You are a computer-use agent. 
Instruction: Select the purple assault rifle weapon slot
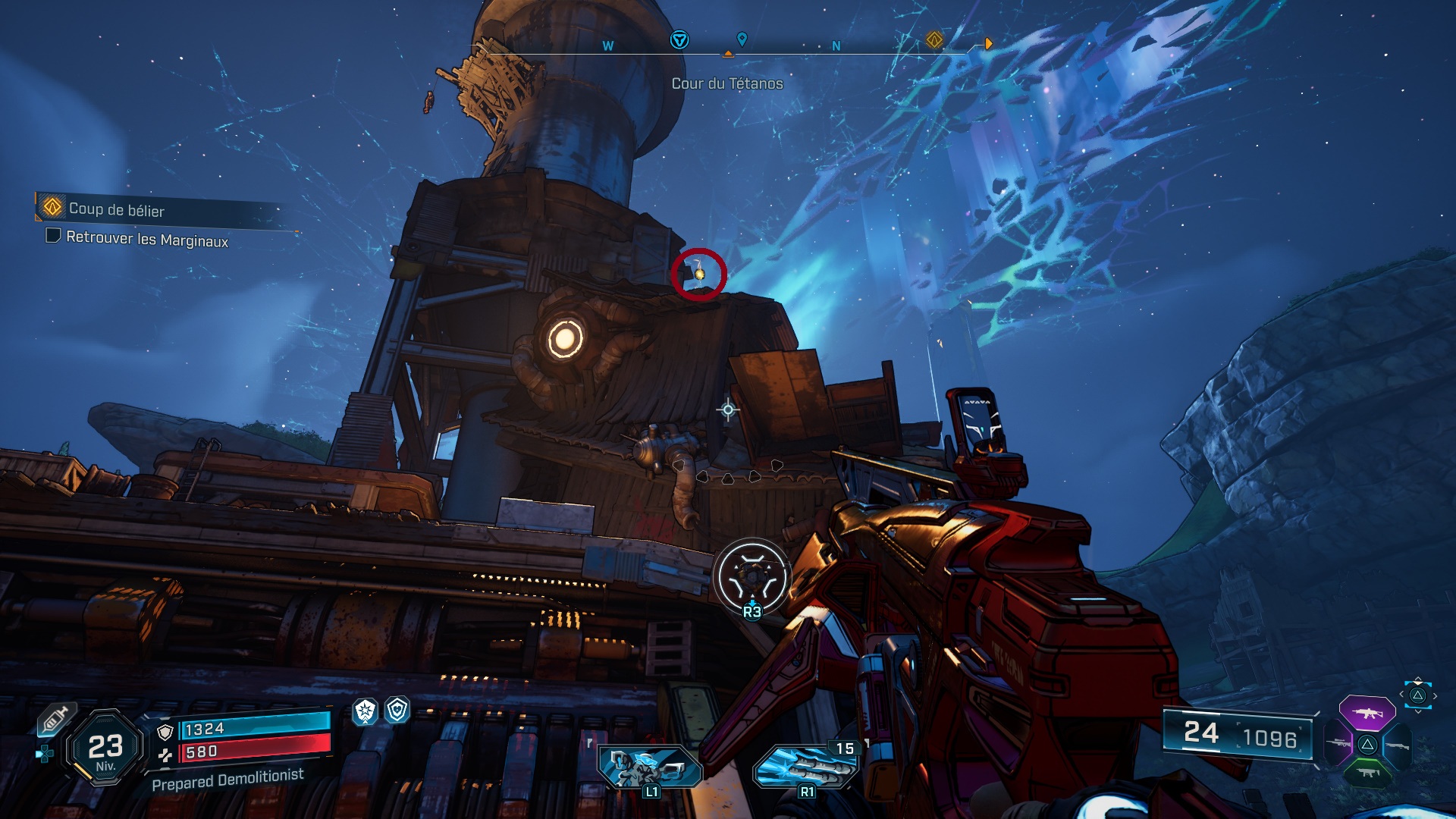point(1367,713)
